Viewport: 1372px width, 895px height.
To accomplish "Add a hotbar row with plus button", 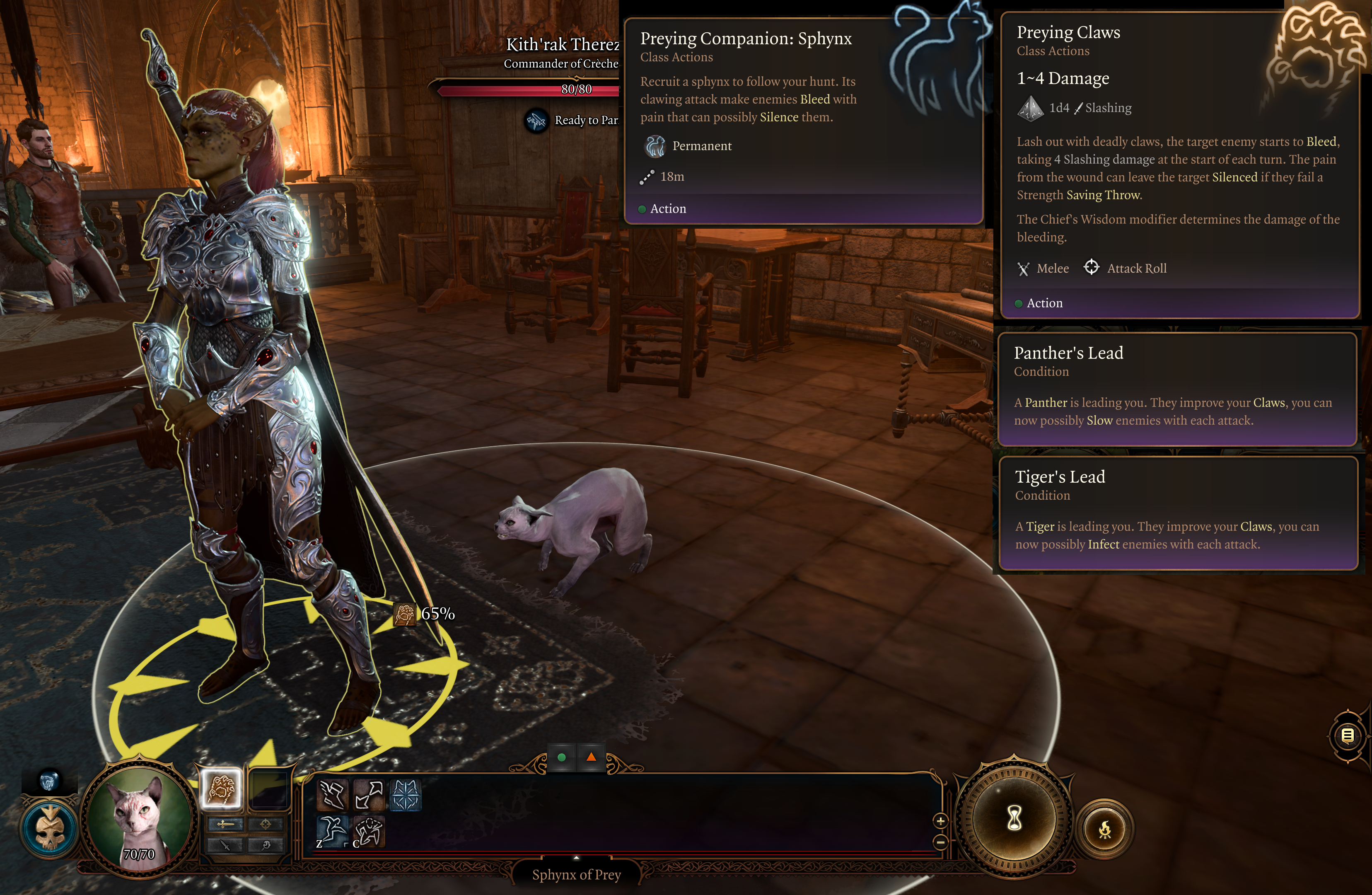I will point(940,820).
